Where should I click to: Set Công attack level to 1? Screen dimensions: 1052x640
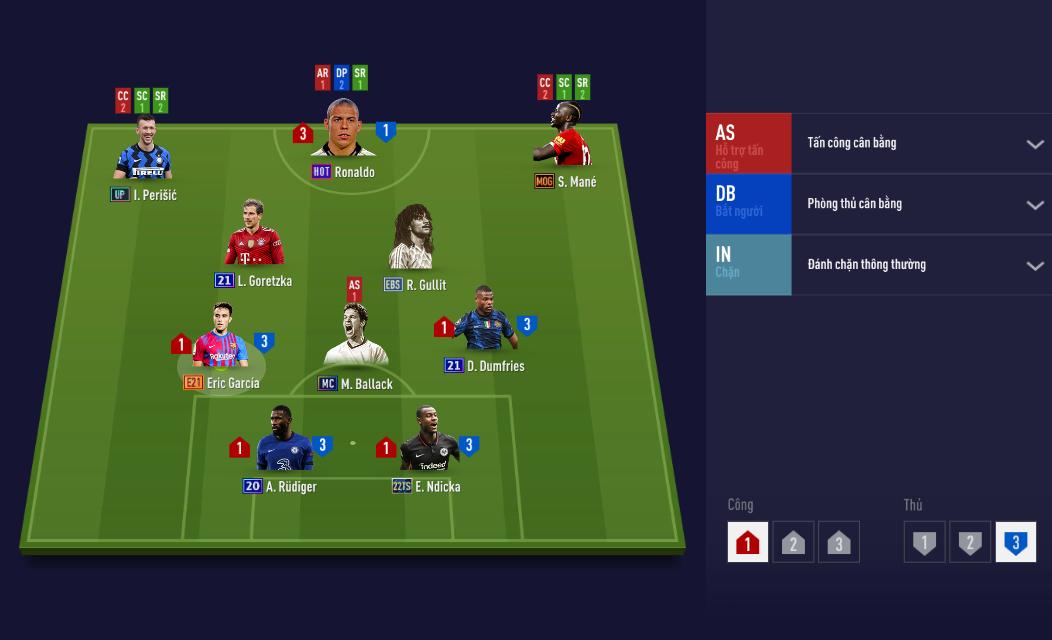748,542
